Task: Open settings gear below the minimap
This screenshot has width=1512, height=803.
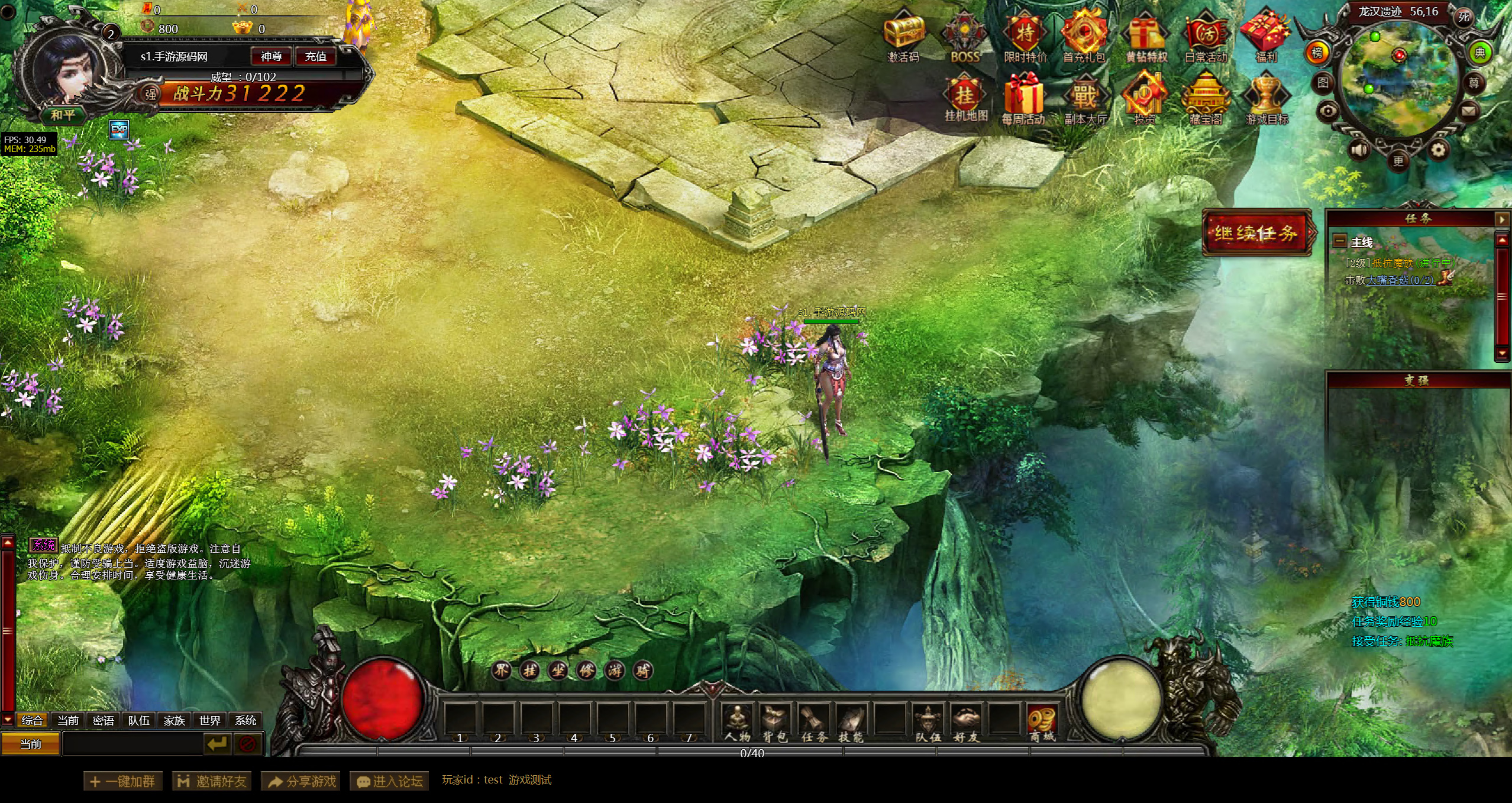Action: pos(1438,150)
